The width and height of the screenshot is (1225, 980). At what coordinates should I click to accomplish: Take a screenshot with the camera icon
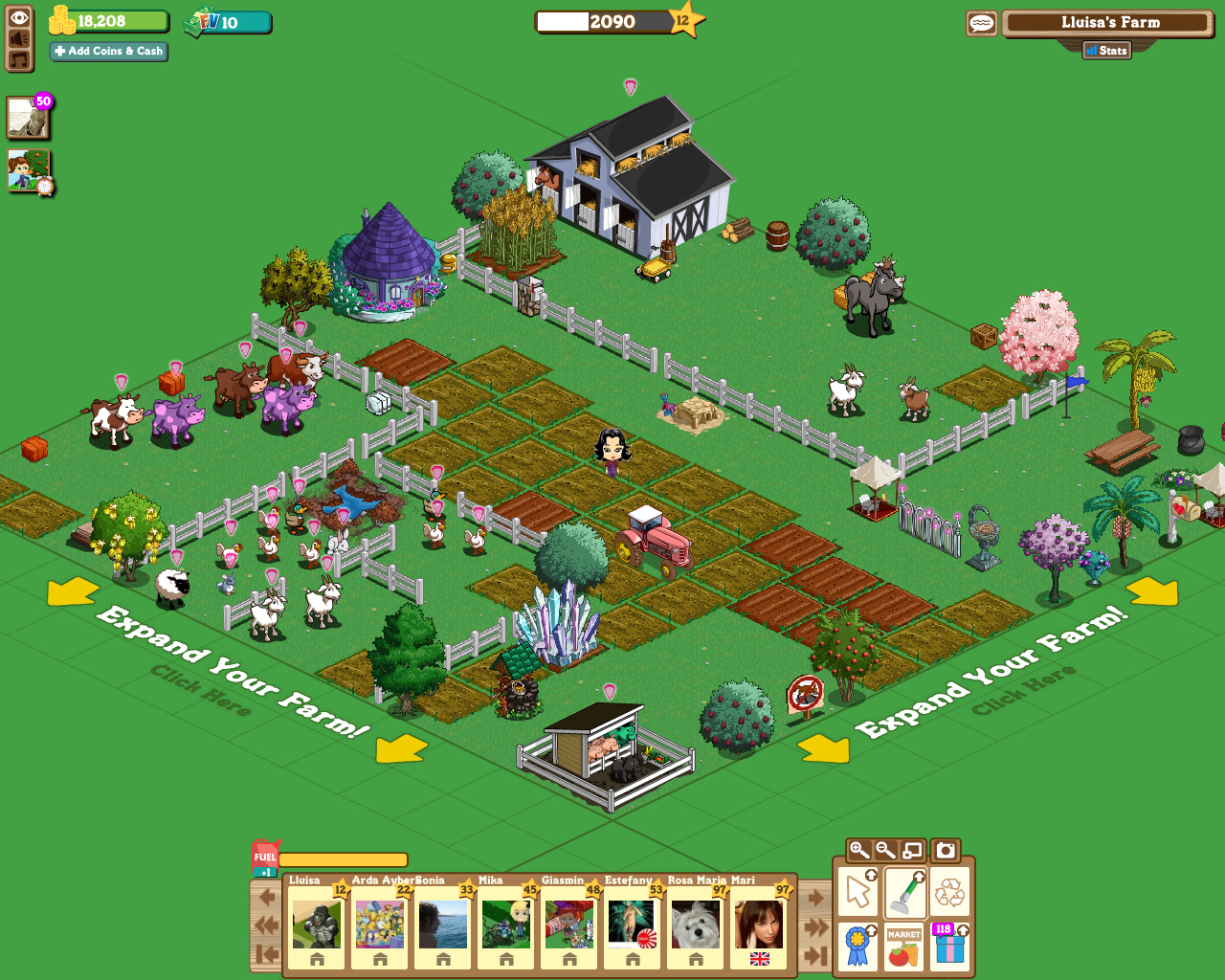tap(945, 850)
